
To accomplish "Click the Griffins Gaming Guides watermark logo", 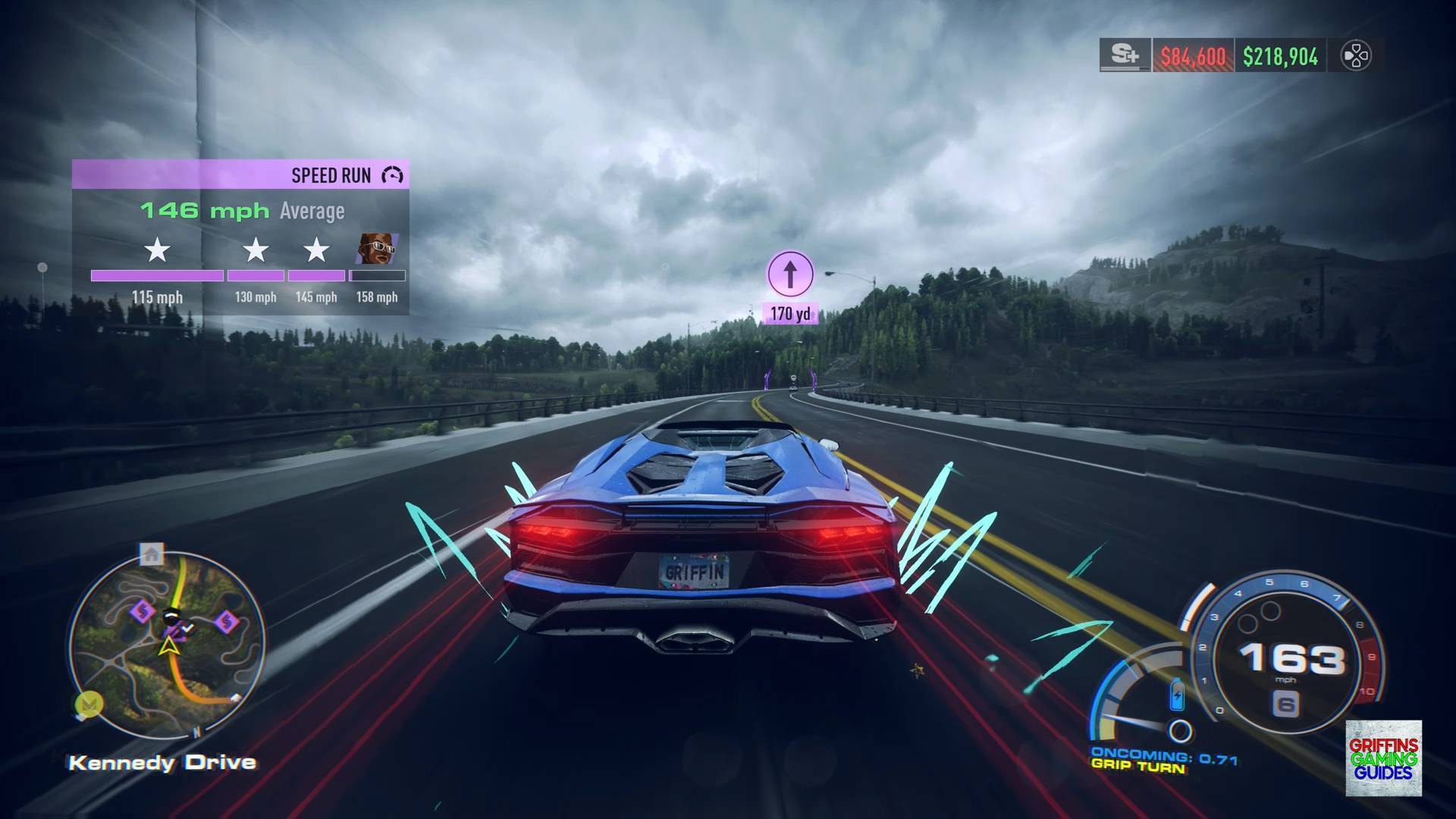I will click(1383, 758).
